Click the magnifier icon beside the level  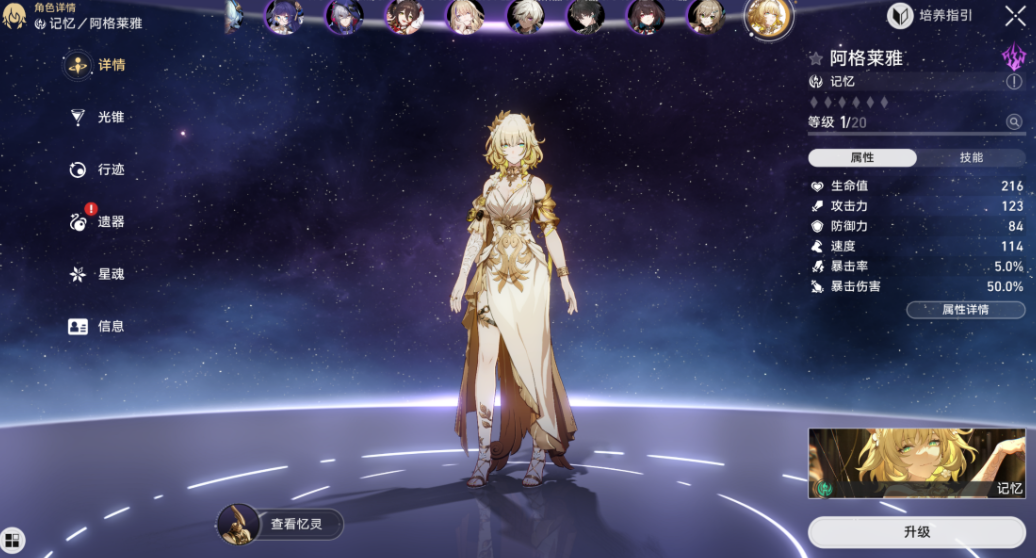pyautogui.click(x=1014, y=122)
